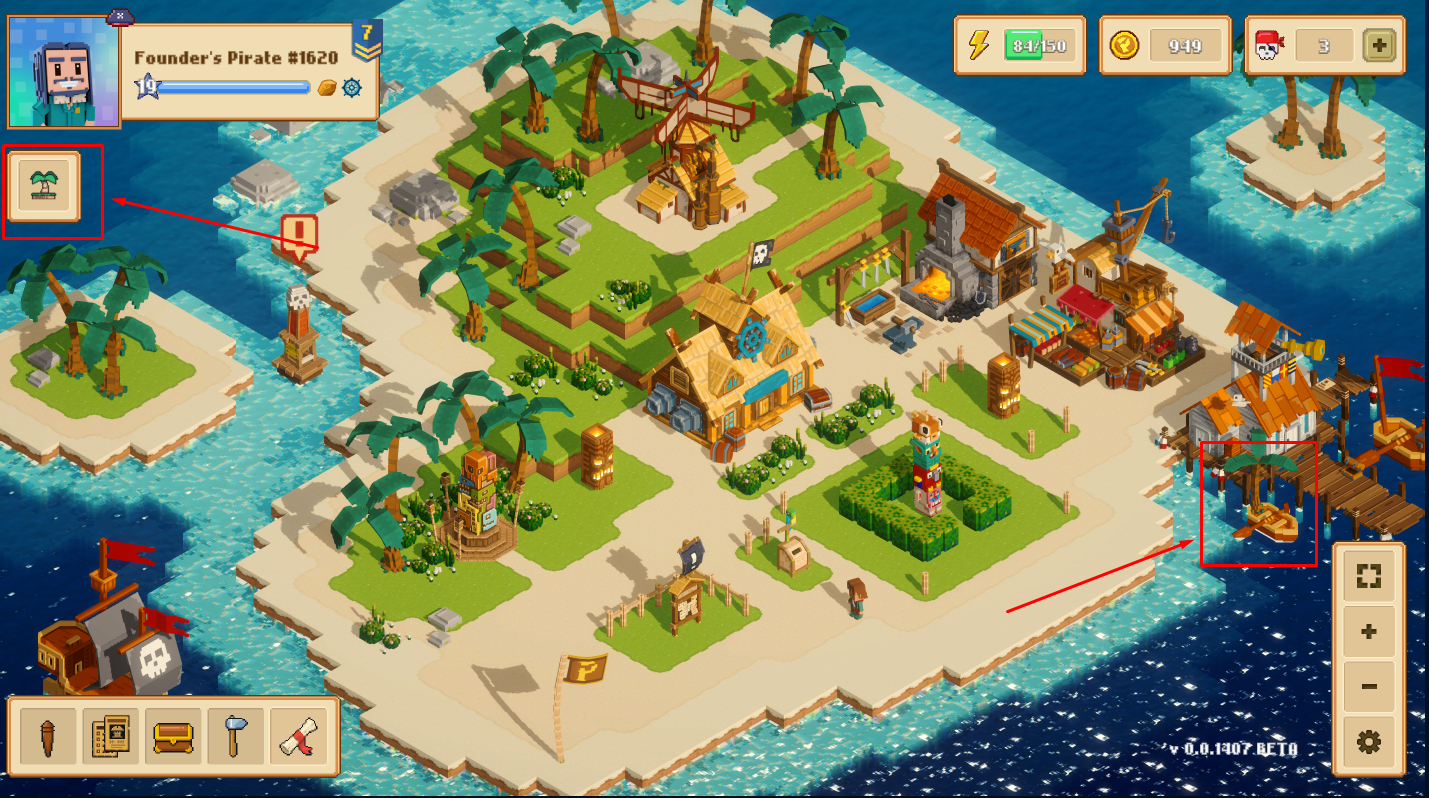The image size is (1429, 798).
Task: Click the red exclamation quest marker
Action: tap(299, 236)
